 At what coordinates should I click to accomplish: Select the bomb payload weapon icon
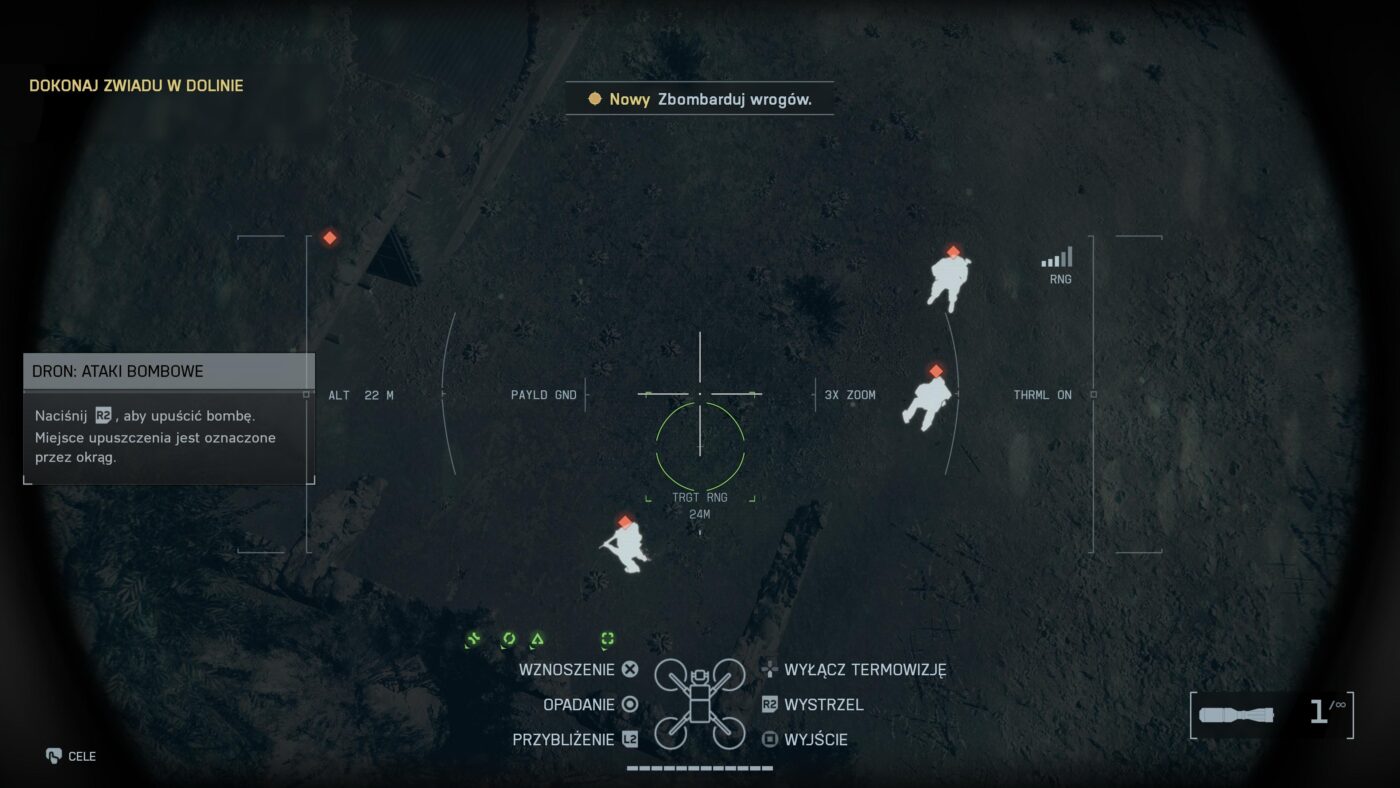1236,714
